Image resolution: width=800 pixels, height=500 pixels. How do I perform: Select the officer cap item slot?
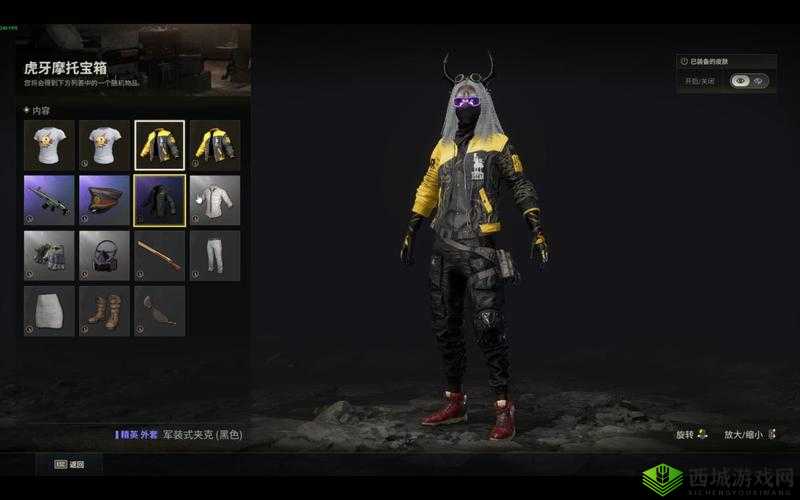pyautogui.click(x=104, y=201)
